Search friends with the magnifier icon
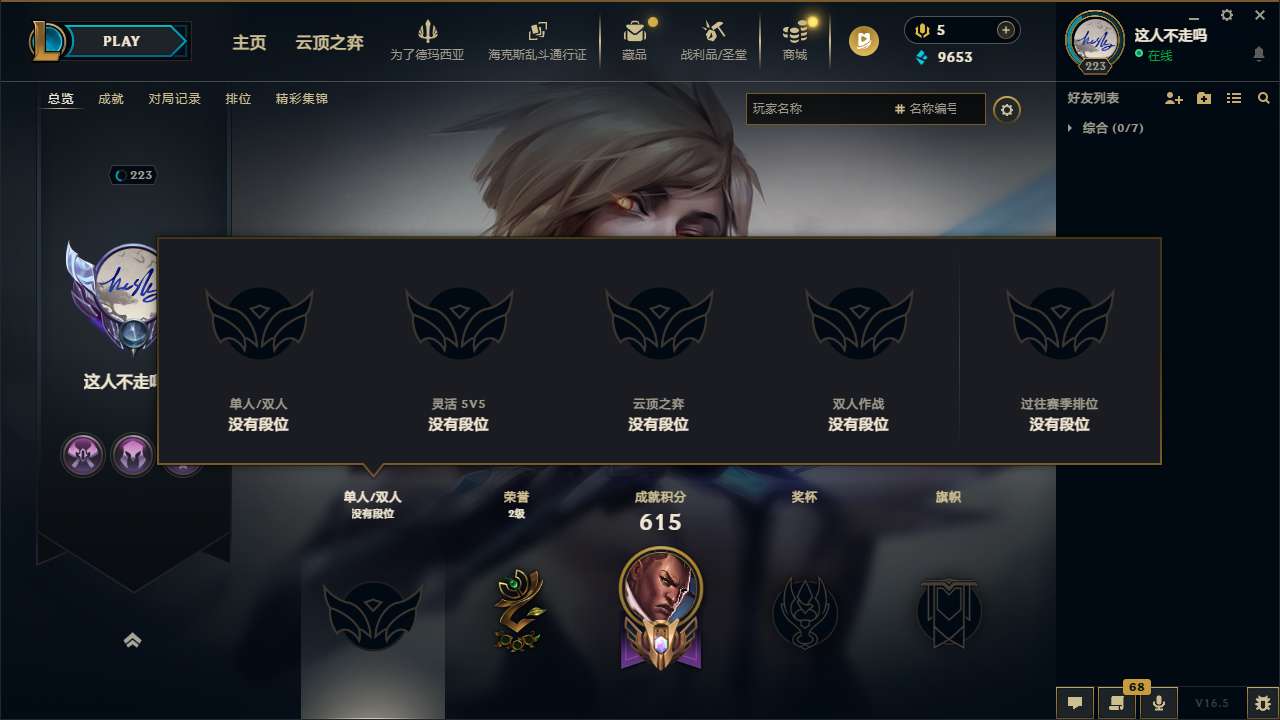The height and width of the screenshot is (720, 1280). [1264, 98]
